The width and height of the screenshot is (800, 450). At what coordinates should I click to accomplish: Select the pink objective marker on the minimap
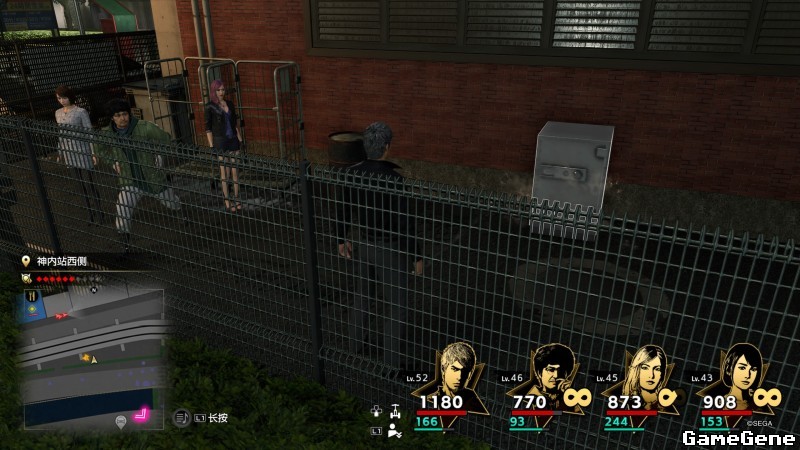tap(141, 413)
